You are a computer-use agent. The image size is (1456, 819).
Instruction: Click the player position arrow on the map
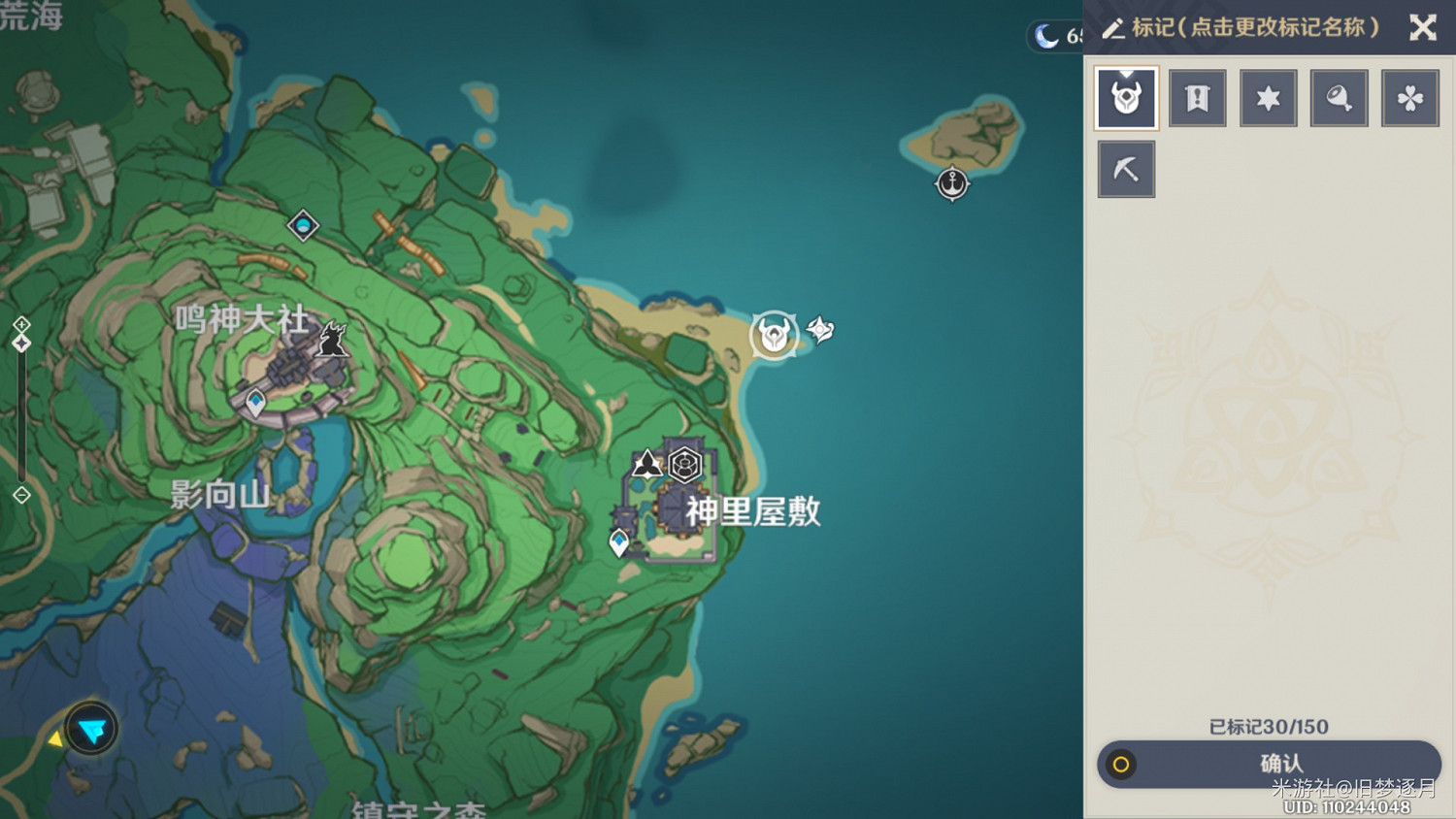pos(90,729)
